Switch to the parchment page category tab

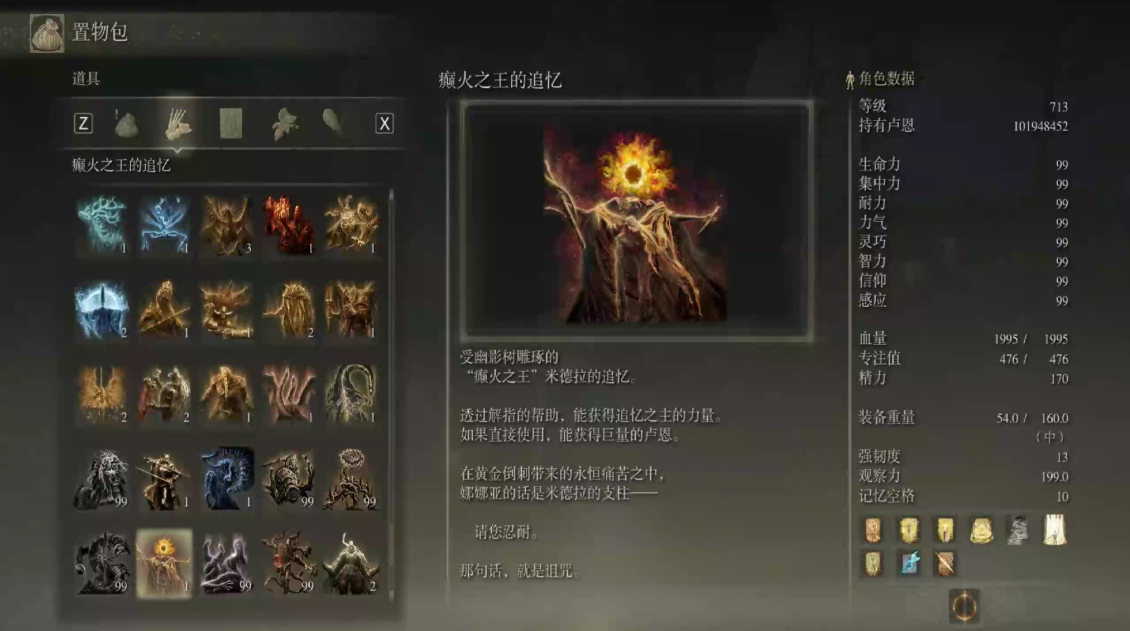(x=231, y=123)
